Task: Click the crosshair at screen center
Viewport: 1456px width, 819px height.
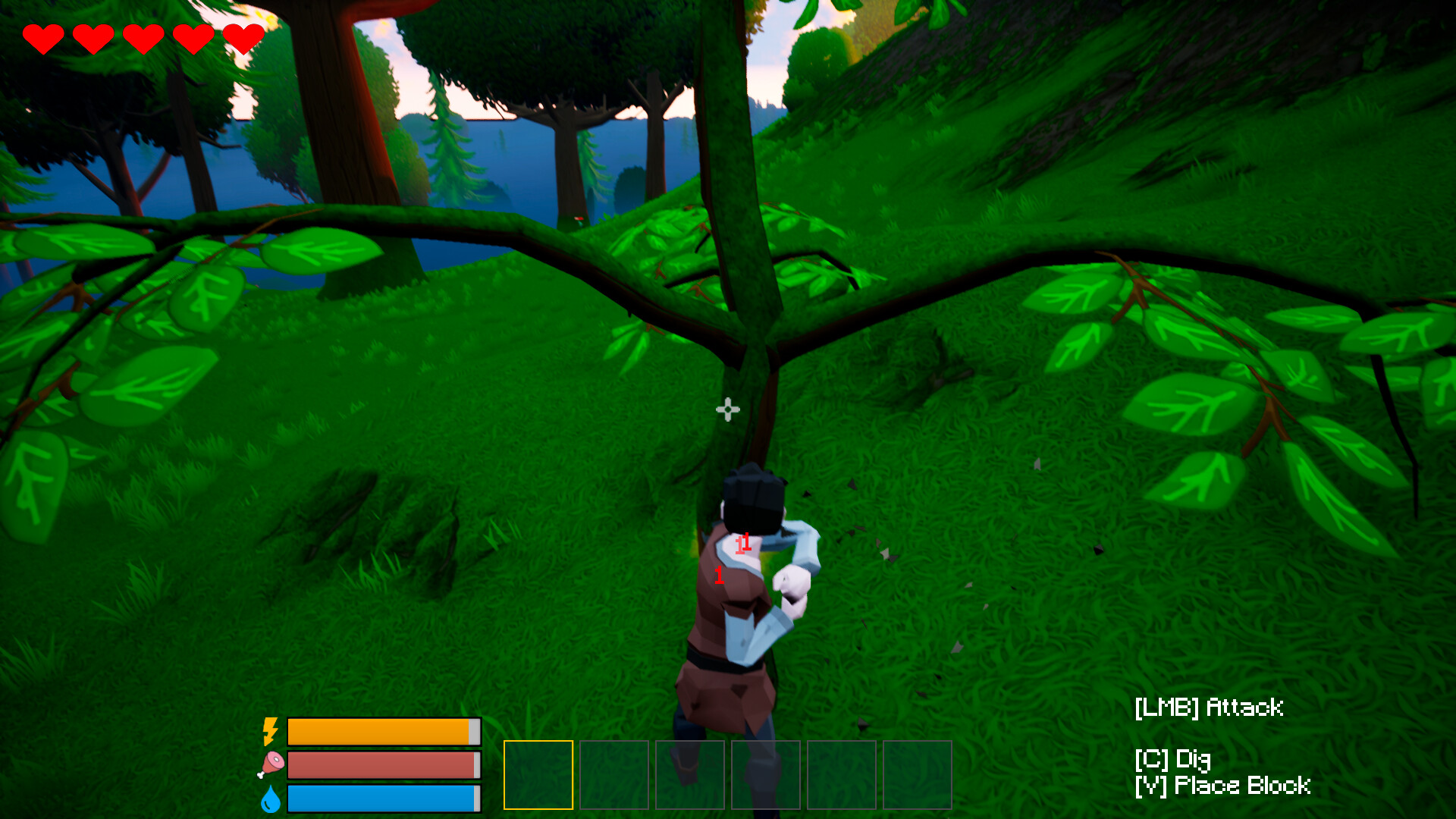Action: (x=728, y=409)
